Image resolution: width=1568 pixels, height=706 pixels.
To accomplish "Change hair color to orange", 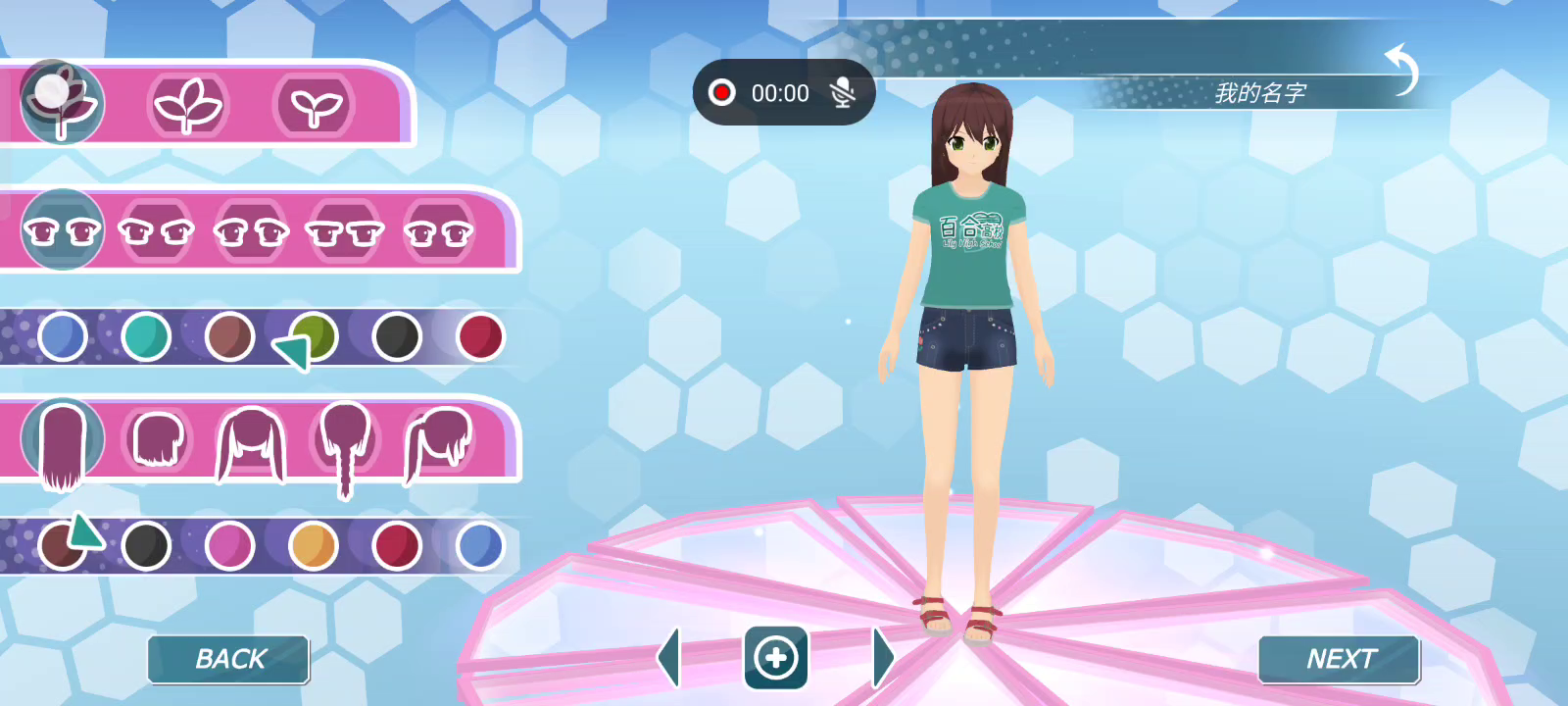I will (314, 545).
